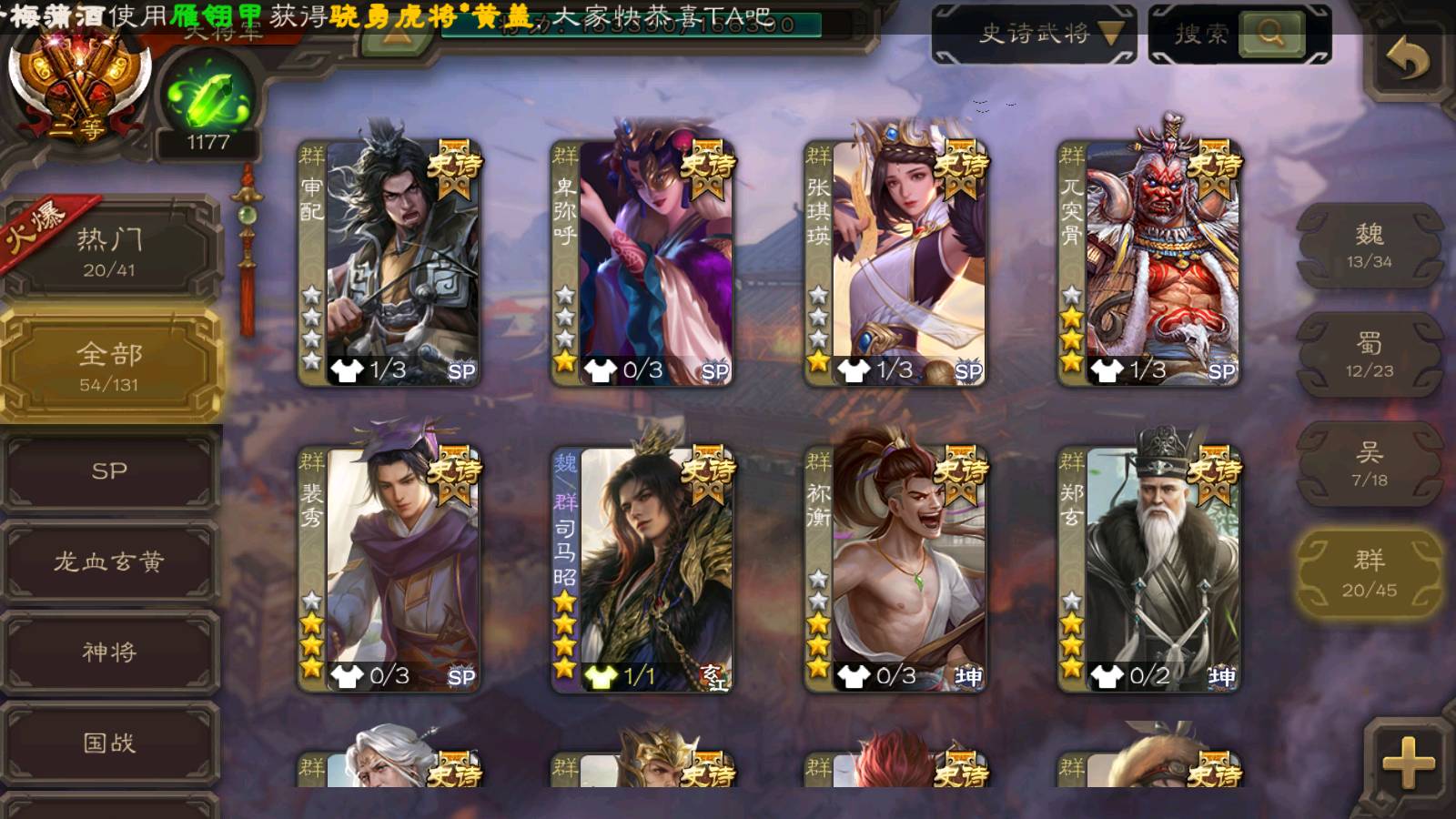Switch to the 热门 category tab
The width and height of the screenshot is (1456, 819).
(x=109, y=250)
